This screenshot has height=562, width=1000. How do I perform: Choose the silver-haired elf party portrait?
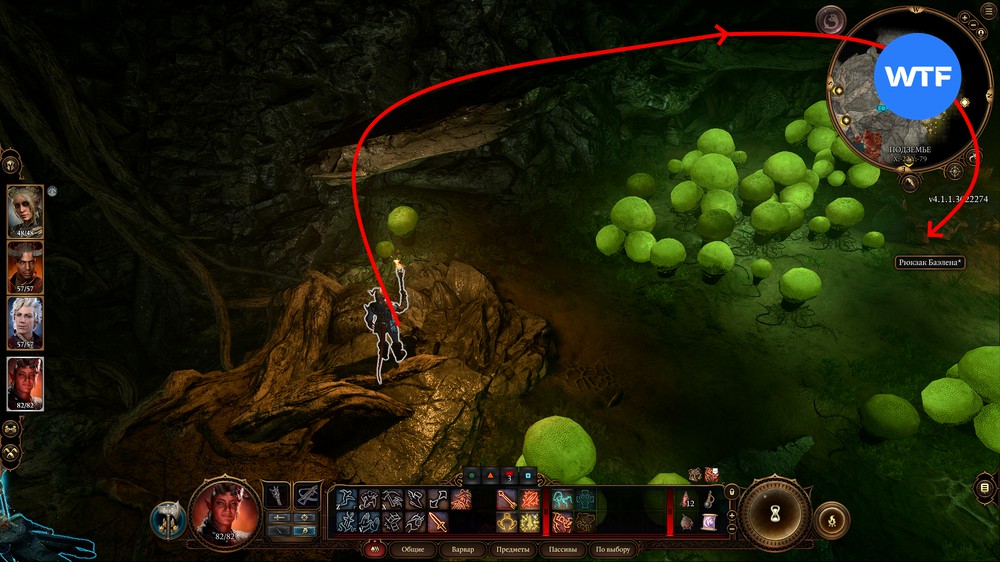pyautogui.click(x=25, y=321)
